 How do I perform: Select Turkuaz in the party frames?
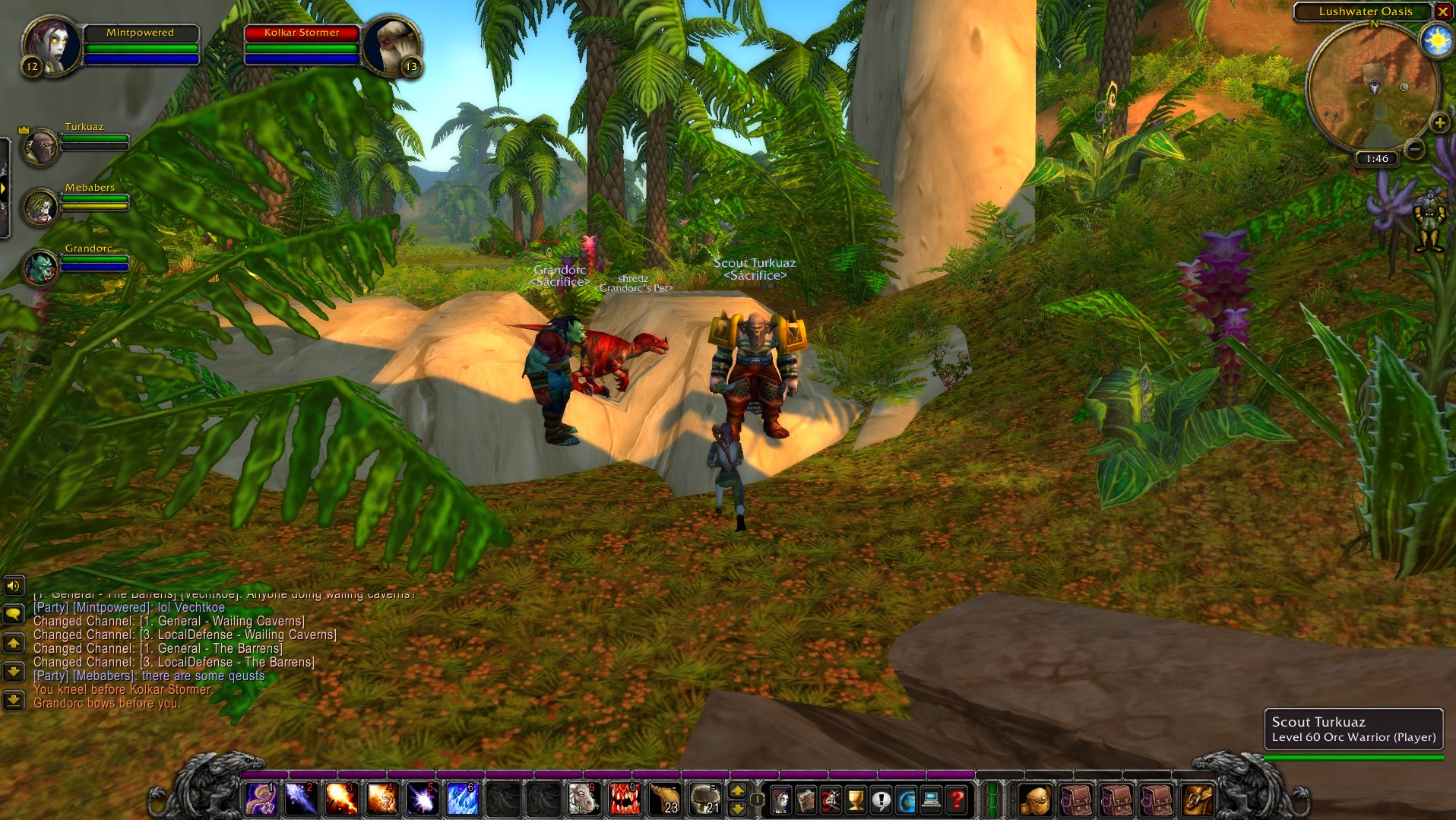pyautogui.click(x=41, y=147)
